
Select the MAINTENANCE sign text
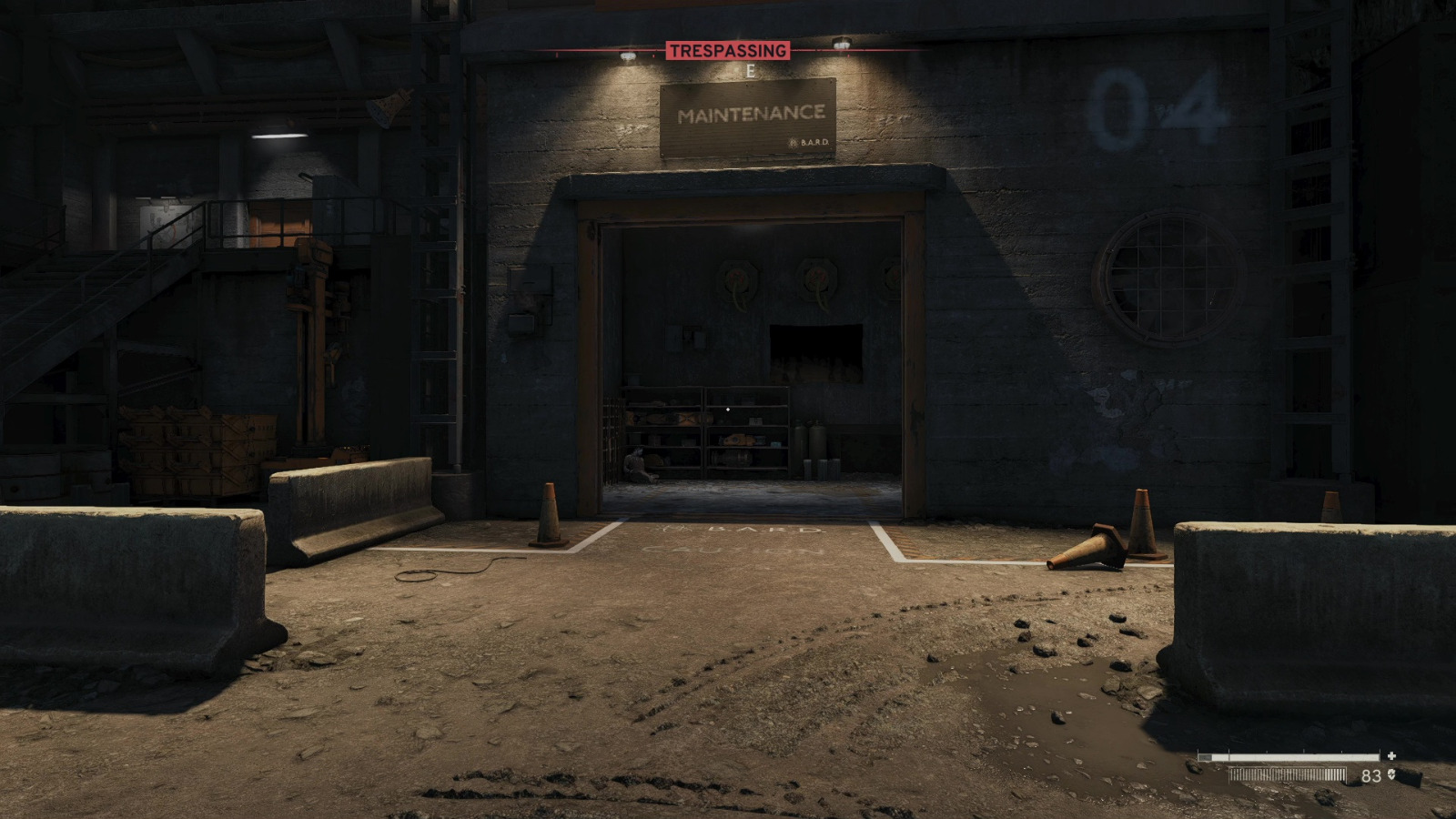pyautogui.click(x=750, y=113)
